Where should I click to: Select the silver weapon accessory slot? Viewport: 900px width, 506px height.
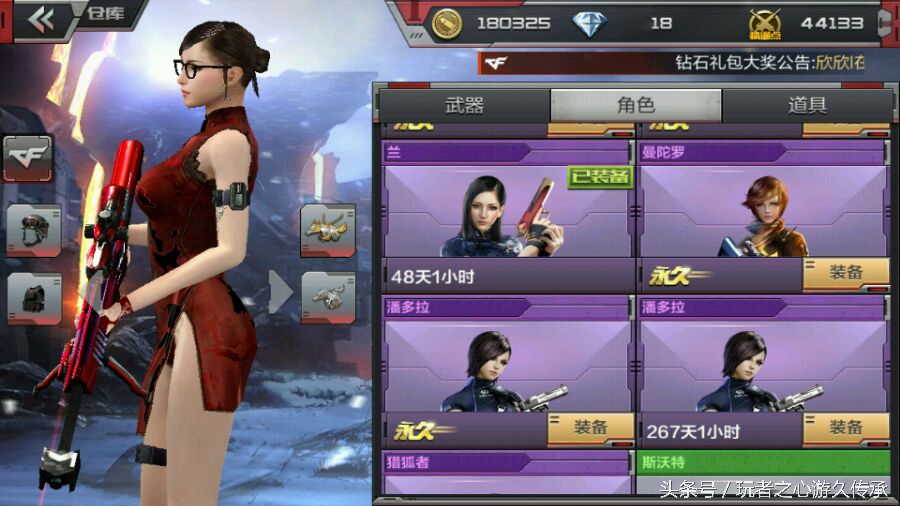tap(328, 298)
